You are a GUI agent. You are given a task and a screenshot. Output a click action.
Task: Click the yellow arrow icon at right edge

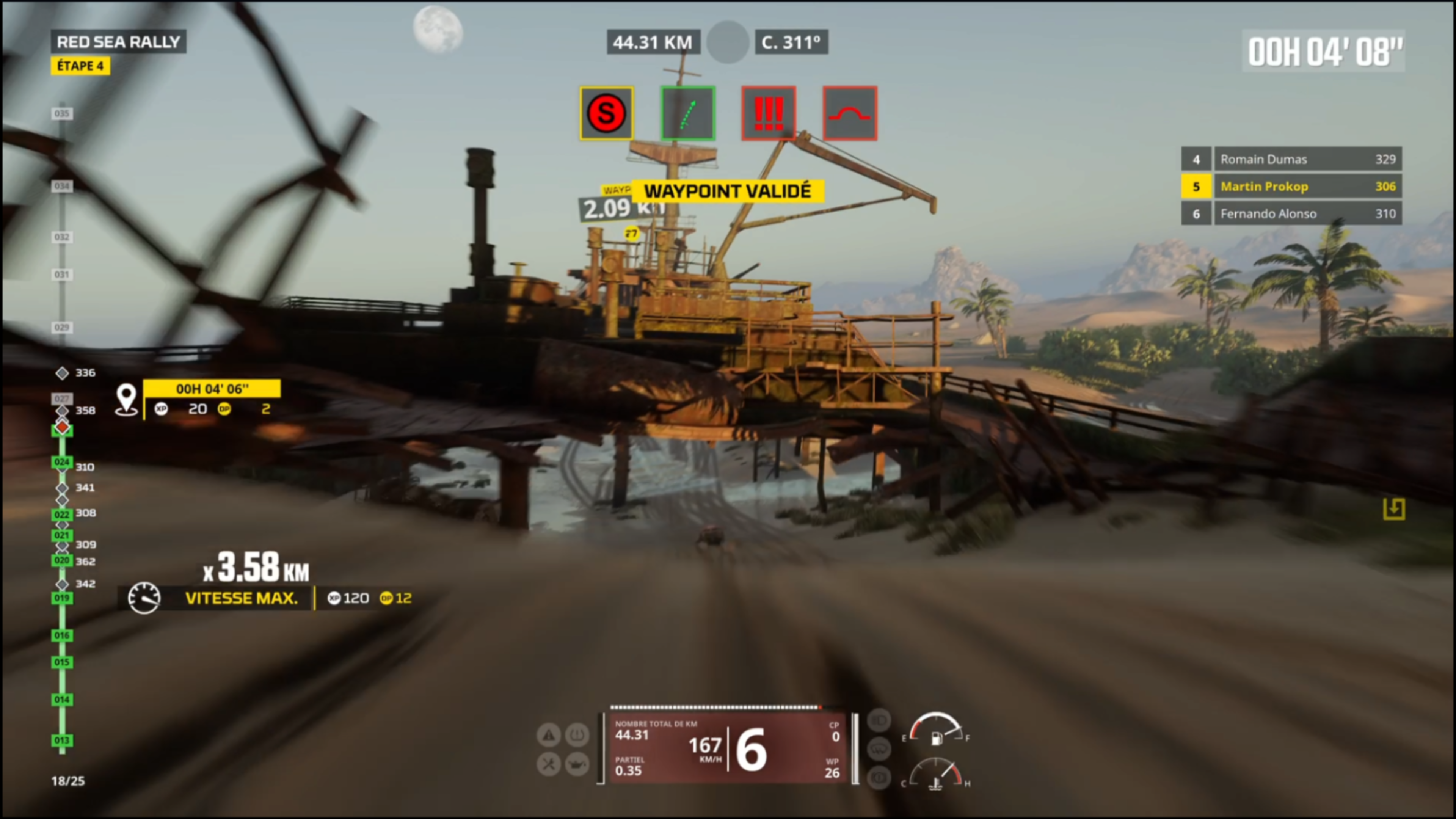click(1394, 509)
